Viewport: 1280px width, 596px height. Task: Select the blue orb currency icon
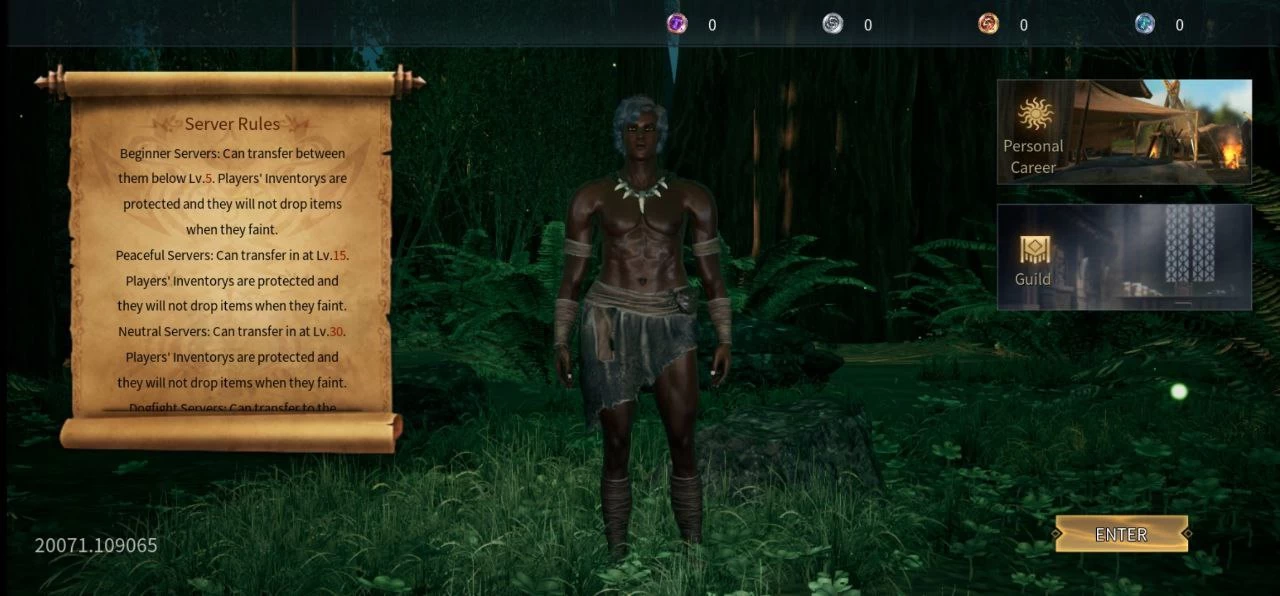pyautogui.click(x=1144, y=24)
